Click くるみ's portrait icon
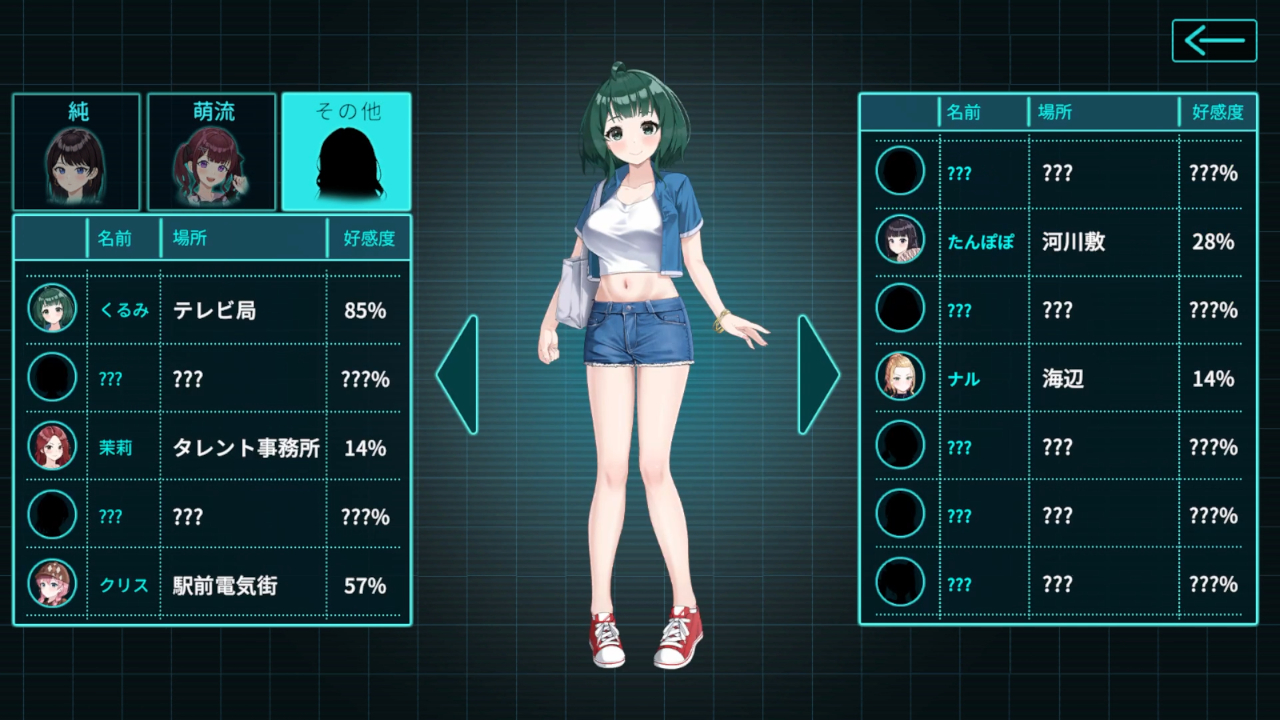 (x=52, y=309)
